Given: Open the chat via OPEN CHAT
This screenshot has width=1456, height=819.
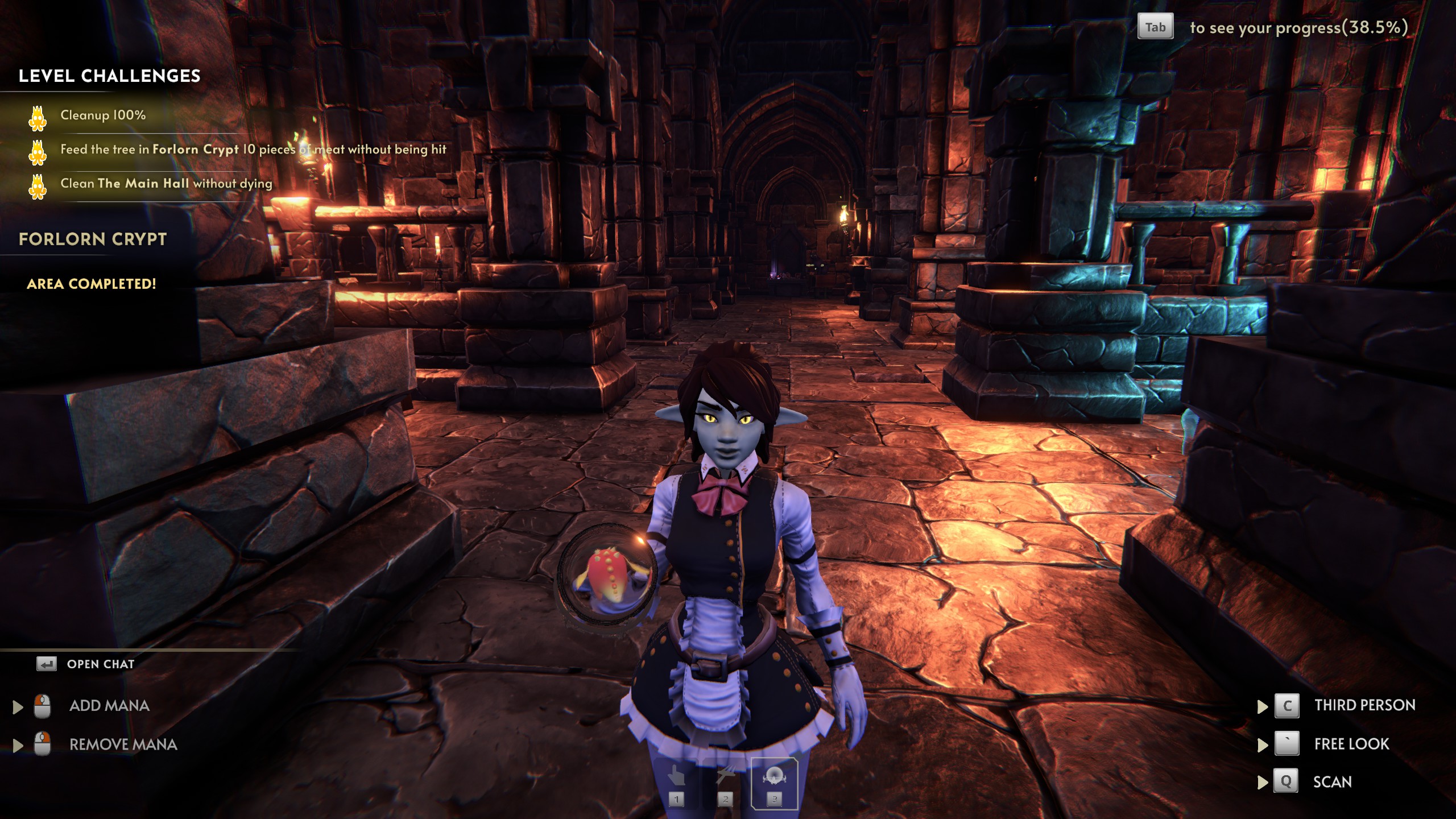Looking at the screenshot, I should [100, 663].
